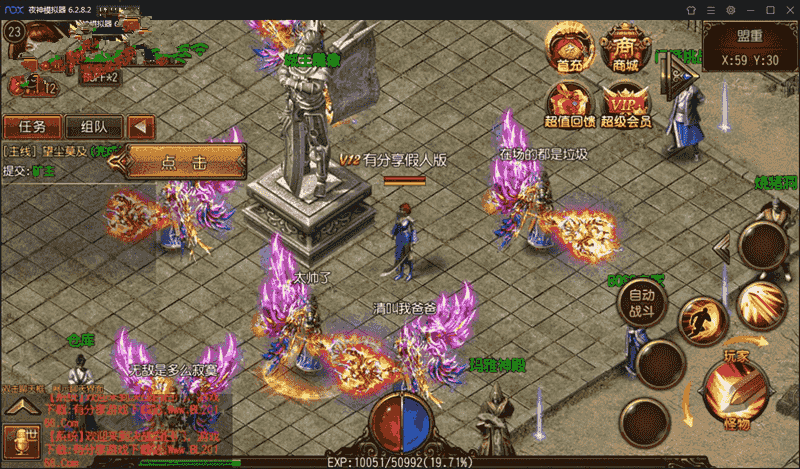The height and width of the screenshot is (469, 800).
Task: Collapse the quest panel with the arrow button
Action: coord(142,127)
